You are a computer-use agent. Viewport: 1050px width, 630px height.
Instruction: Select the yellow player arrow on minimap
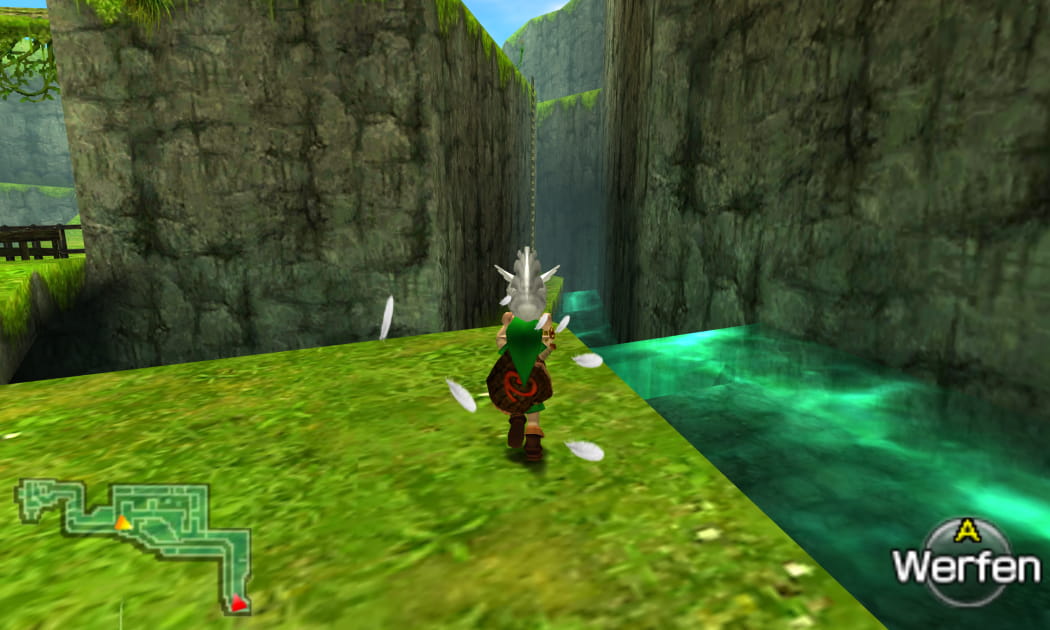click(122, 522)
